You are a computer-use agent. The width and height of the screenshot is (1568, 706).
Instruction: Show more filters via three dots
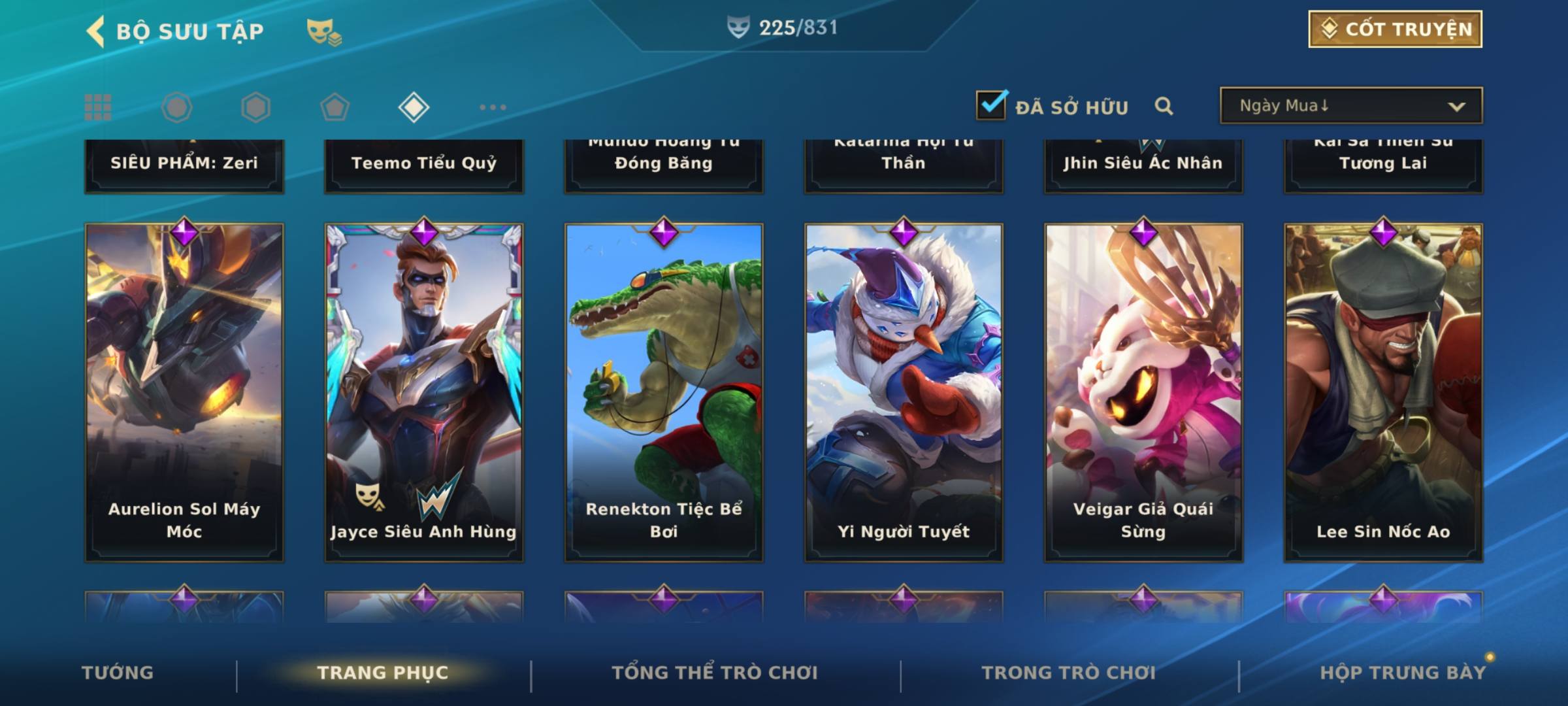(x=493, y=107)
